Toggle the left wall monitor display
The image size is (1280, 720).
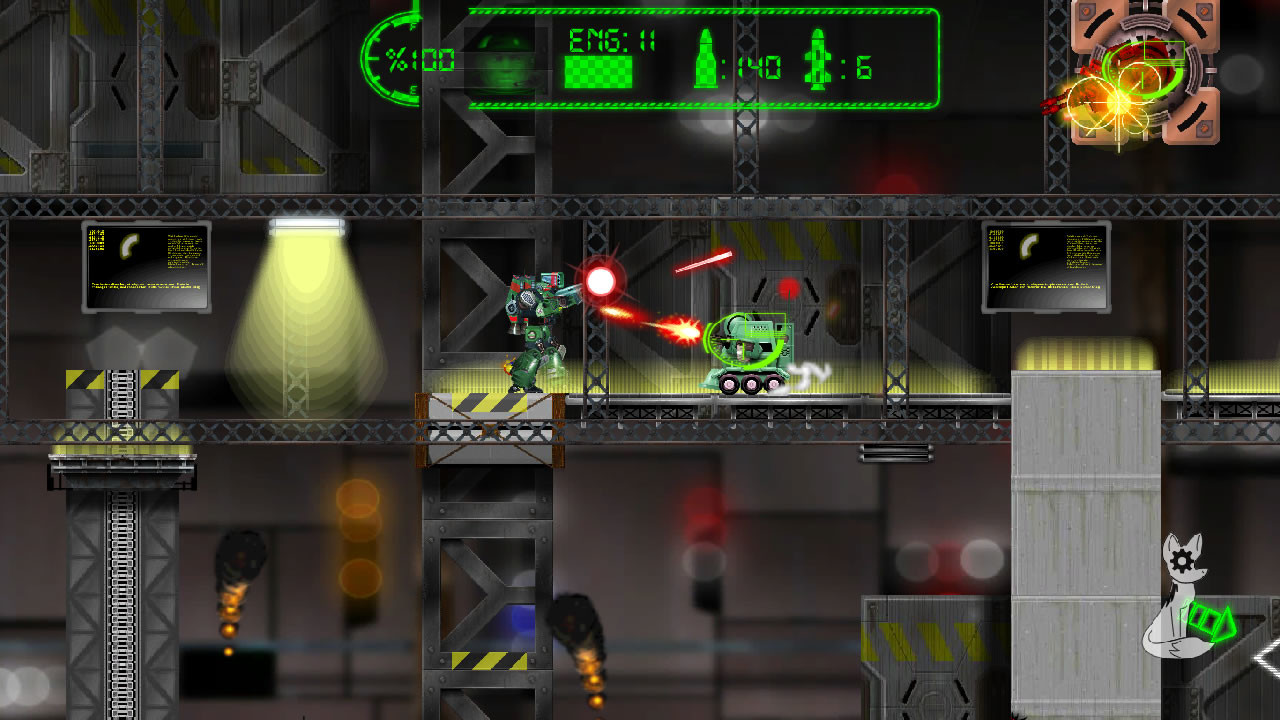pyautogui.click(x=146, y=267)
